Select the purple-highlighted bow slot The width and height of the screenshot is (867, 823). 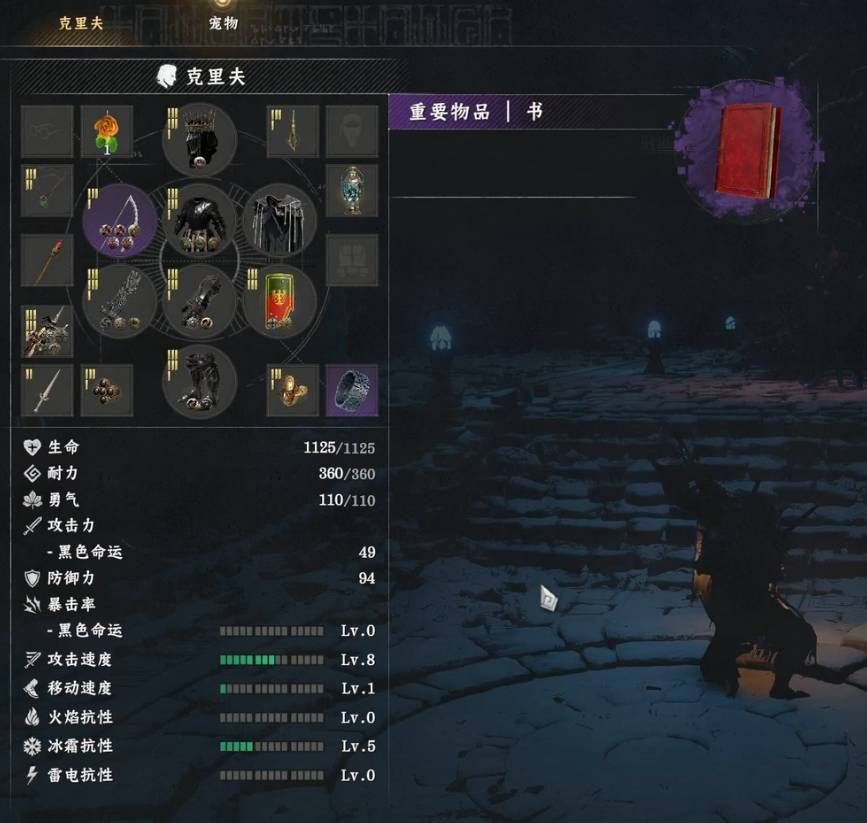coord(120,221)
